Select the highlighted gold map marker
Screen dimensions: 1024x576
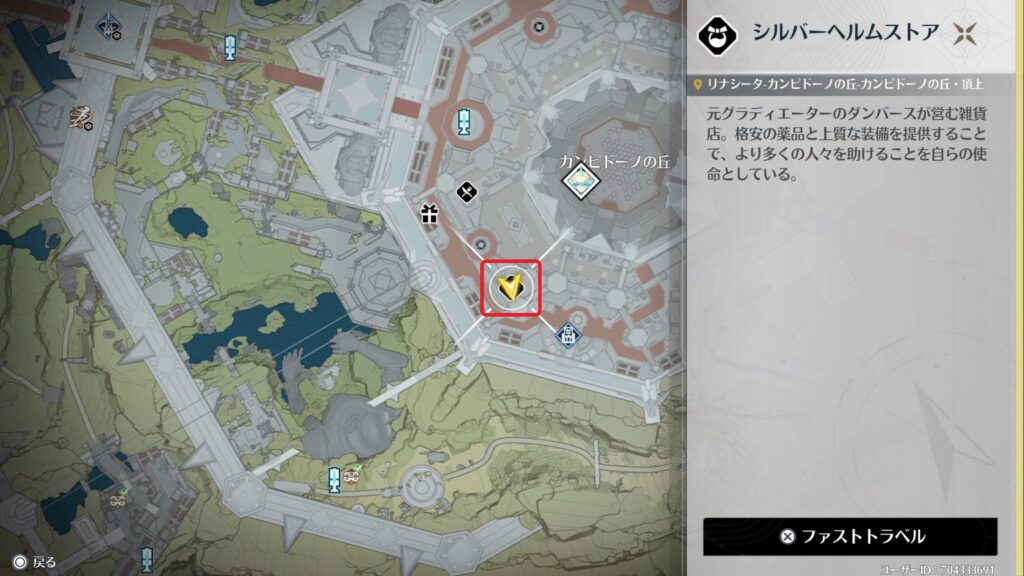pos(511,289)
